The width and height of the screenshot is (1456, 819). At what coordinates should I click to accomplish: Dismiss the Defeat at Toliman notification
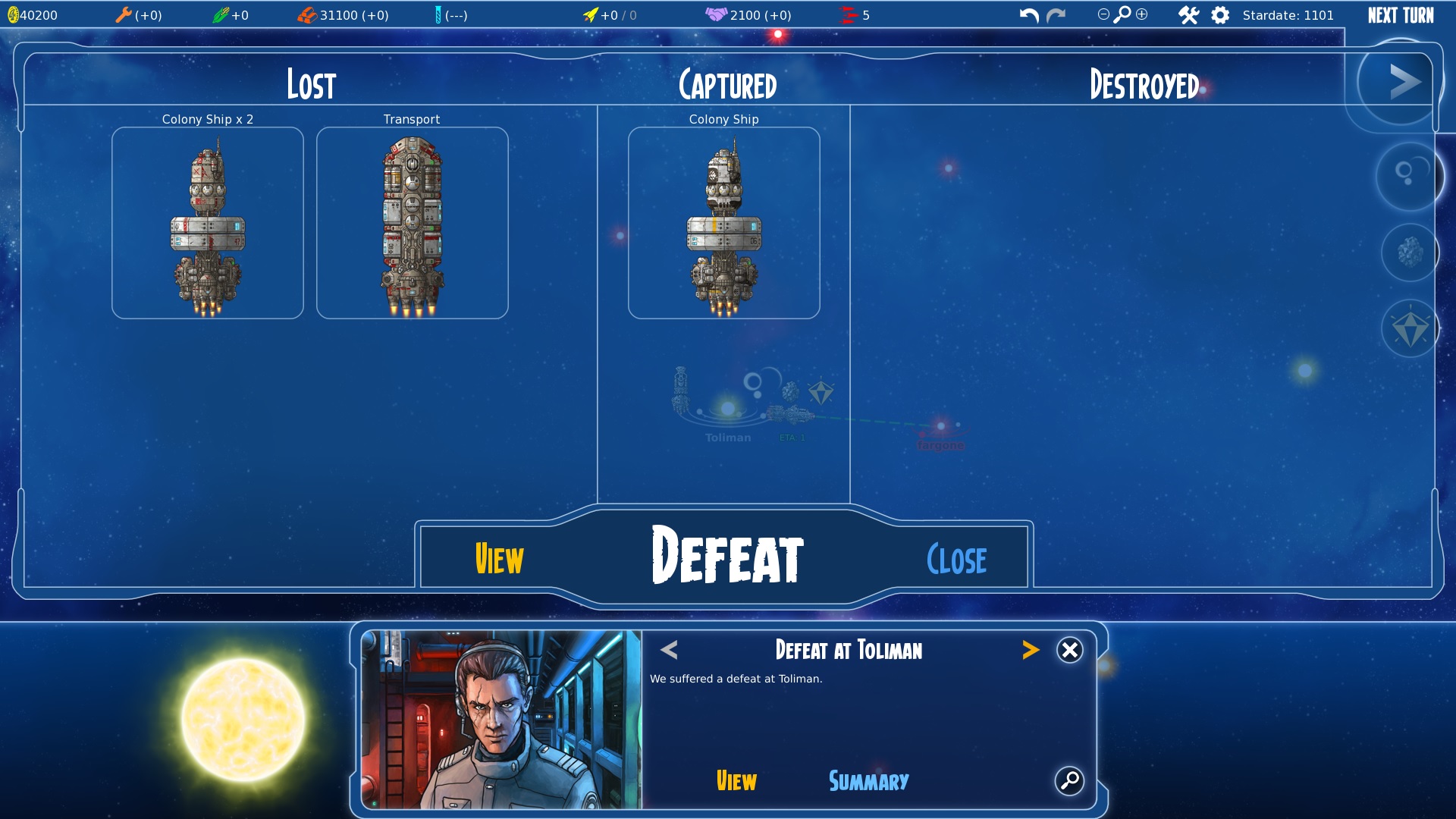tap(1069, 650)
